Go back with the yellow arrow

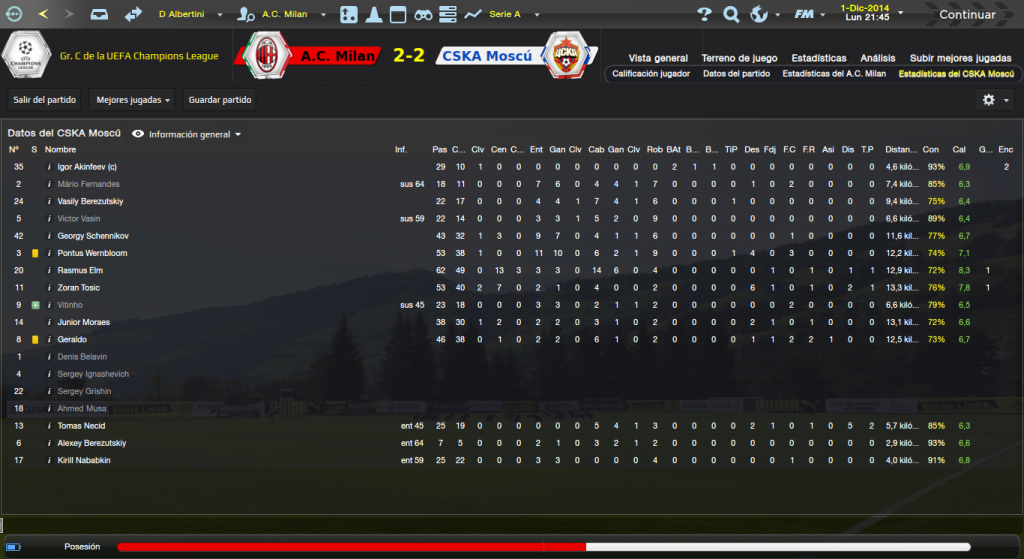43,15
